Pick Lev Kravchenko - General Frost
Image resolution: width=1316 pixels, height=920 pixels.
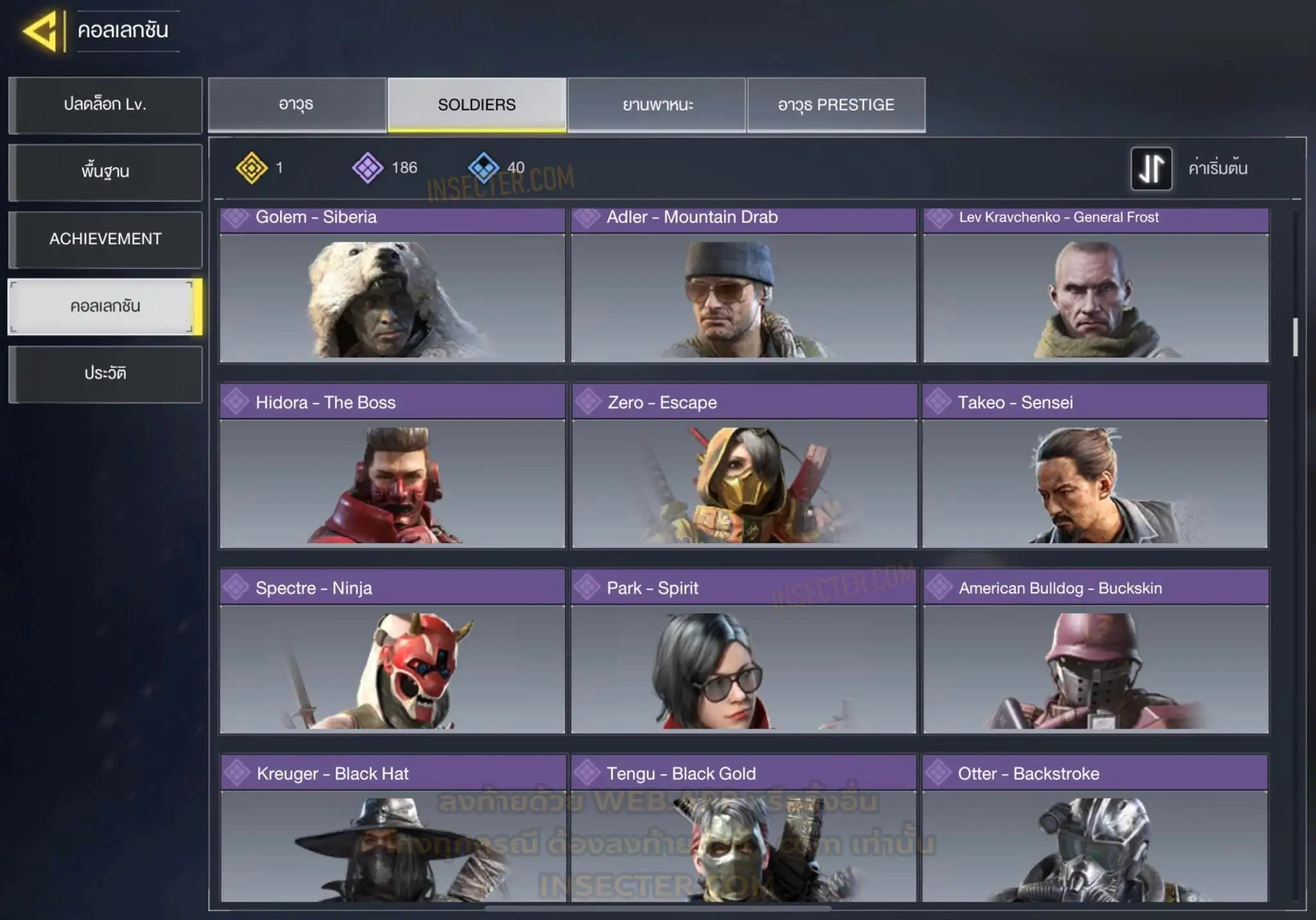pyautogui.click(x=1096, y=286)
